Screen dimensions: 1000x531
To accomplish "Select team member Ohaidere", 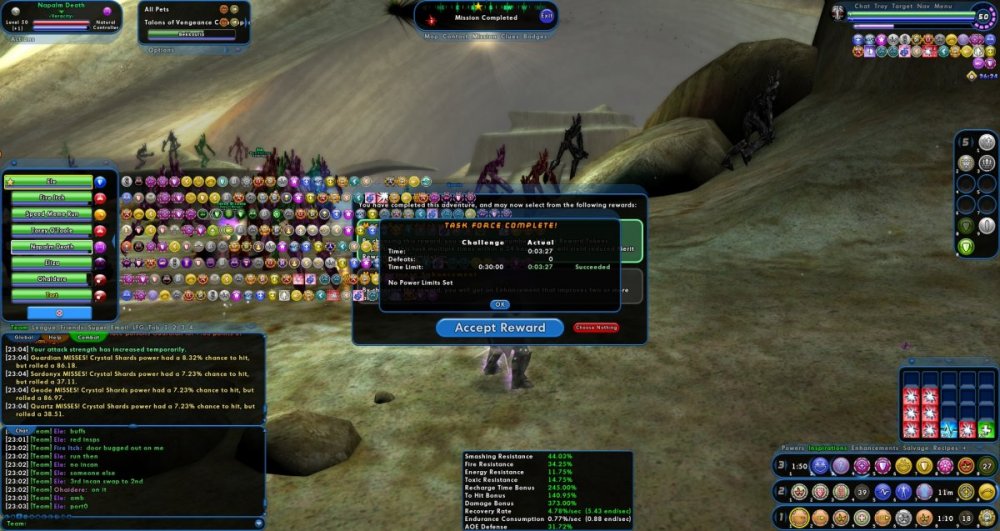I will point(52,278).
